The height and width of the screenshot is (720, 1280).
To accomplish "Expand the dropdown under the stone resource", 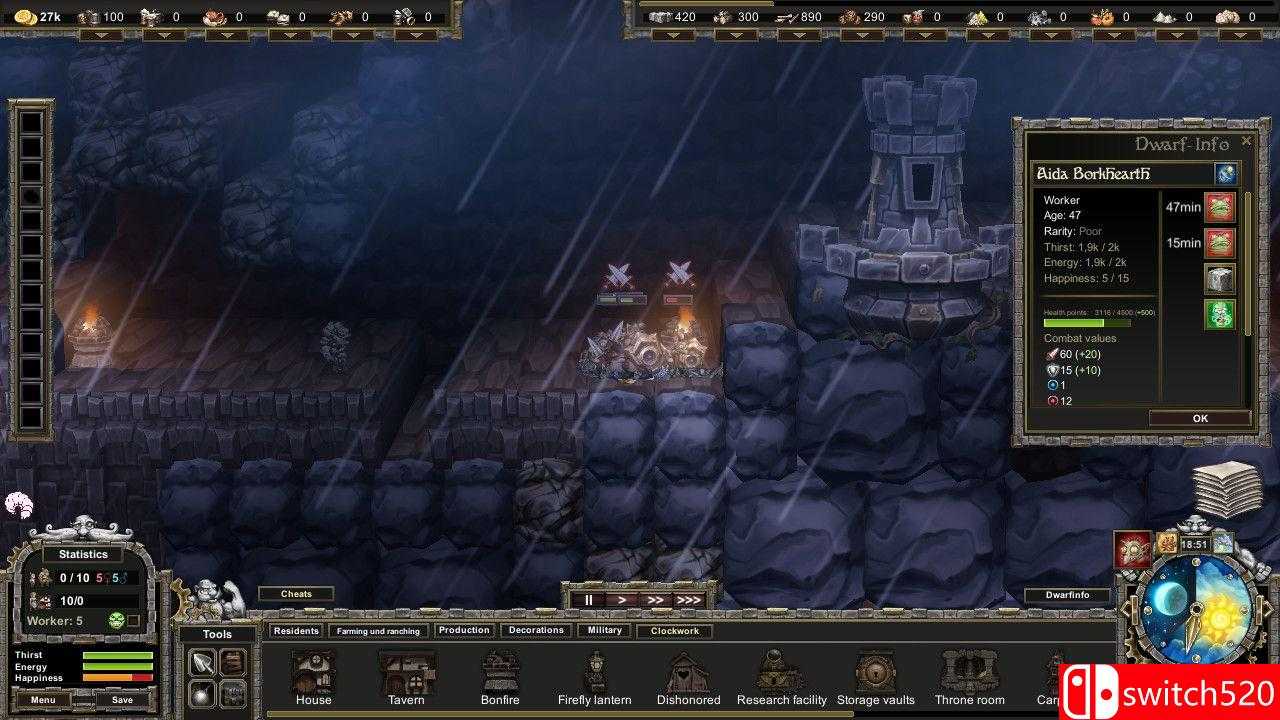I will click(x=673, y=35).
